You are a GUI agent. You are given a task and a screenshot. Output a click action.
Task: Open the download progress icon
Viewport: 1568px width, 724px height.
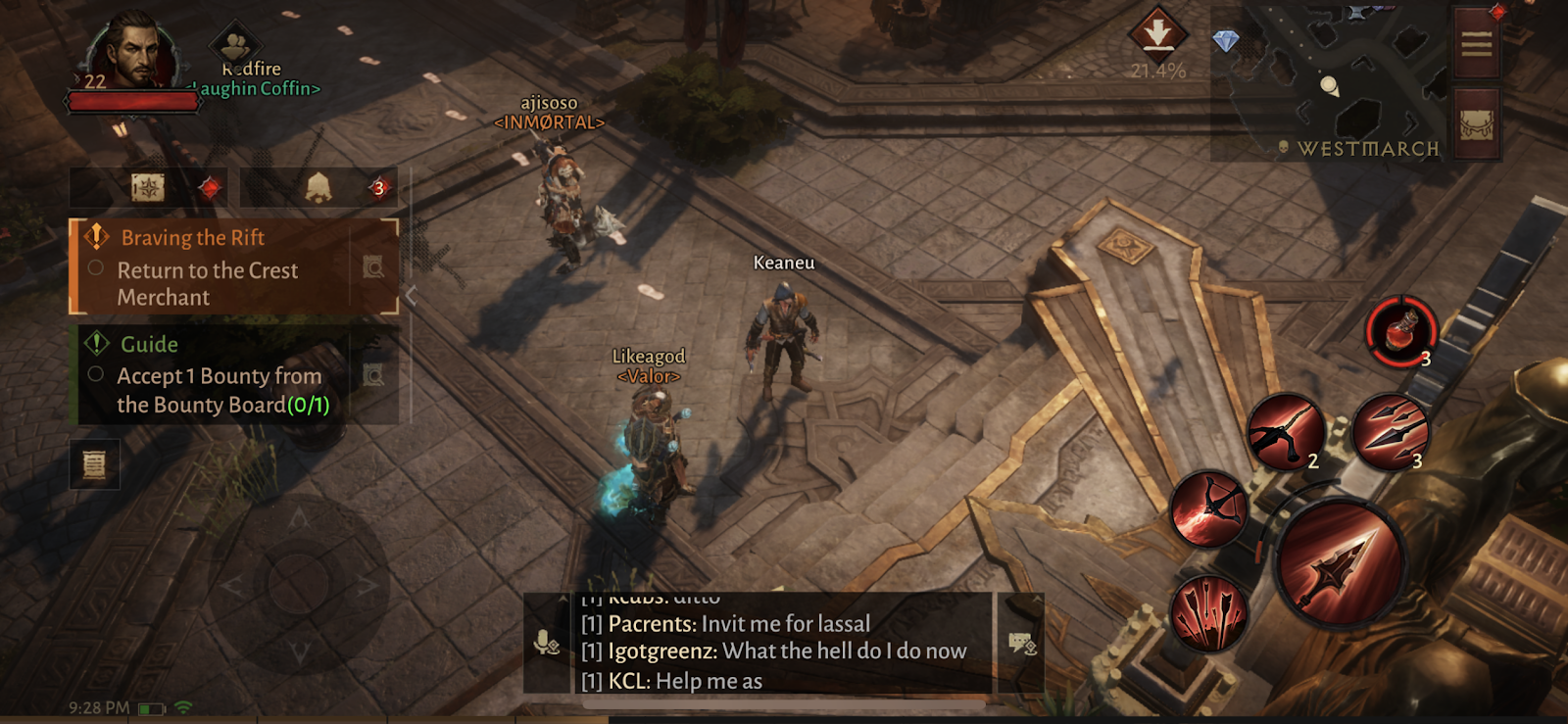click(x=1157, y=35)
